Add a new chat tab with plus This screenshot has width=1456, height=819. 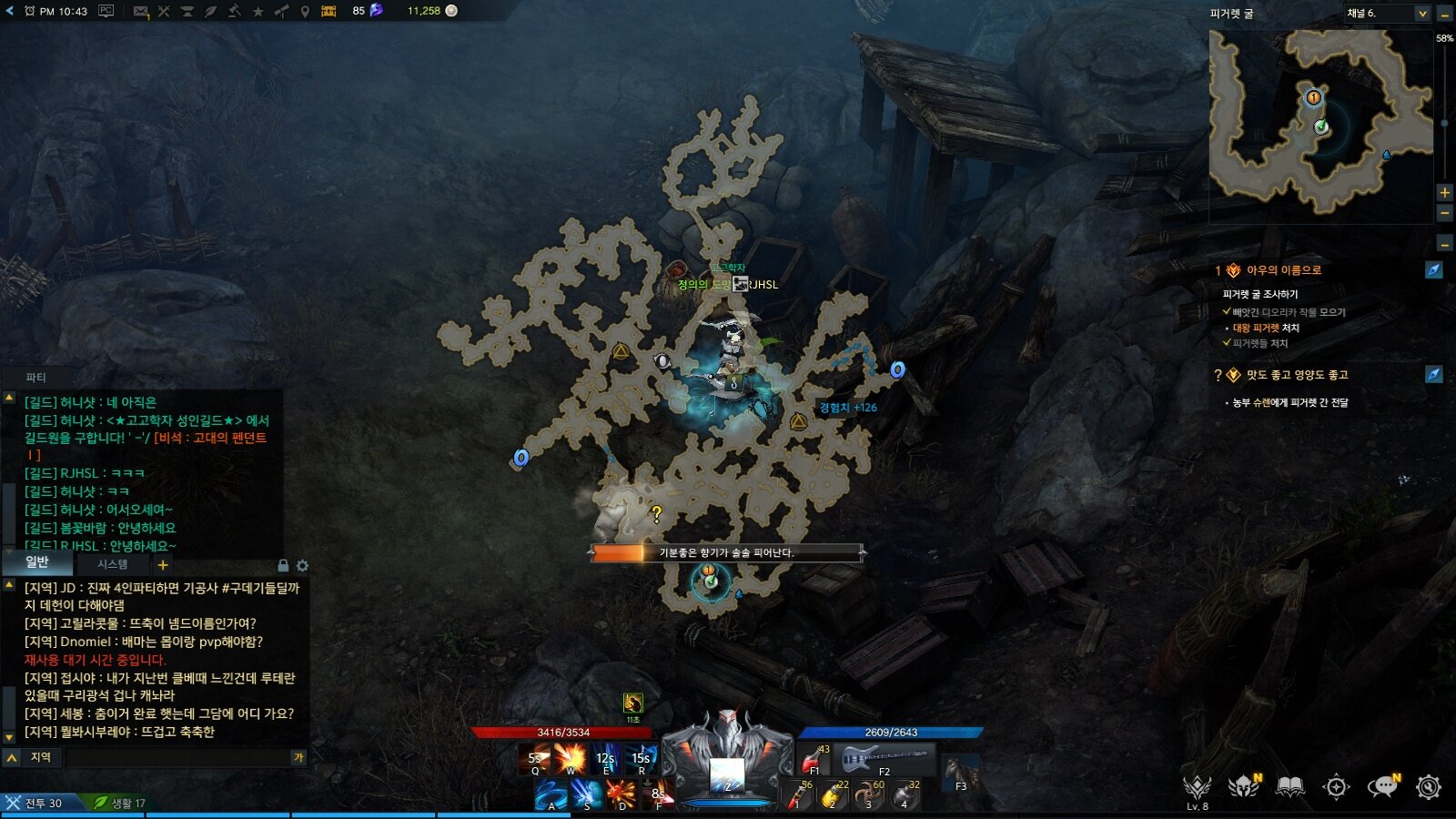pyautogui.click(x=163, y=565)
